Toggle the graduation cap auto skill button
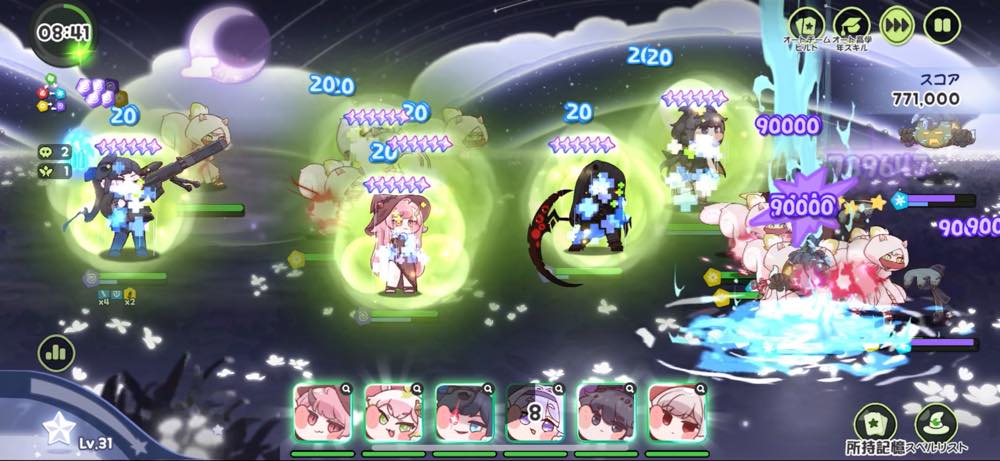1000x461 pixels. click(852, 24)
